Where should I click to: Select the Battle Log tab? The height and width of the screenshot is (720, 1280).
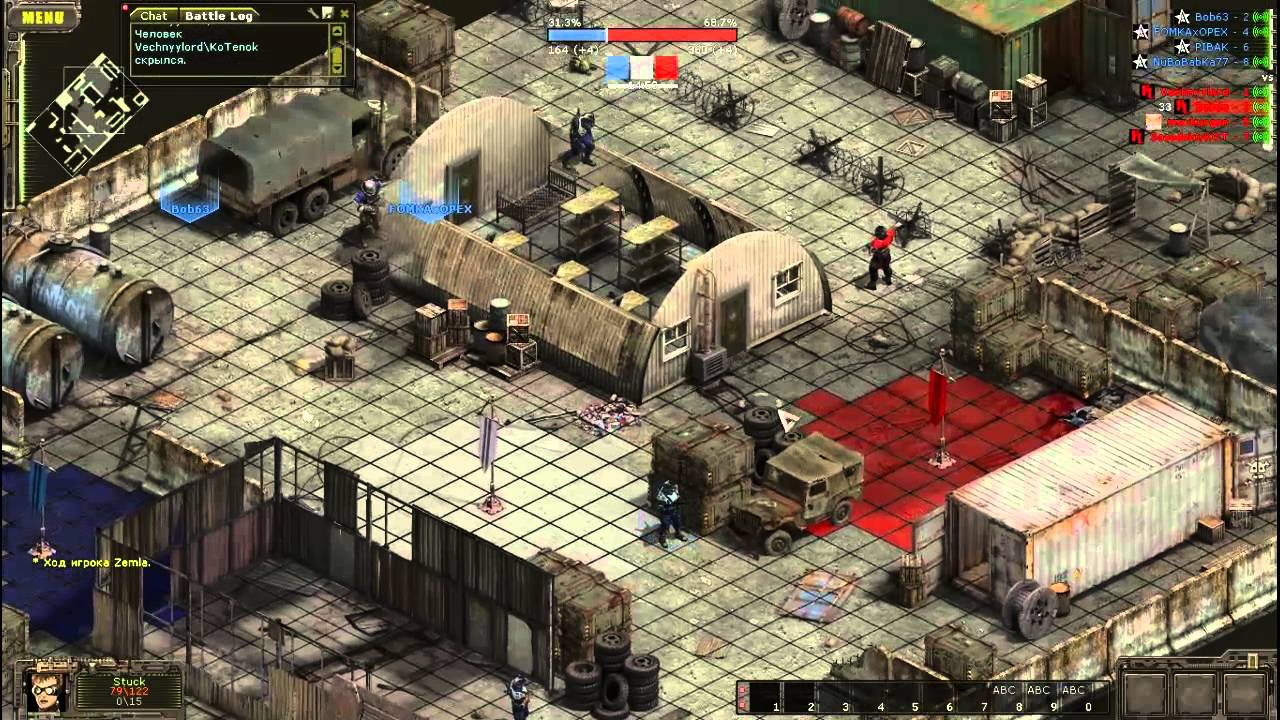pyautogui.click(x=218, y=15)
